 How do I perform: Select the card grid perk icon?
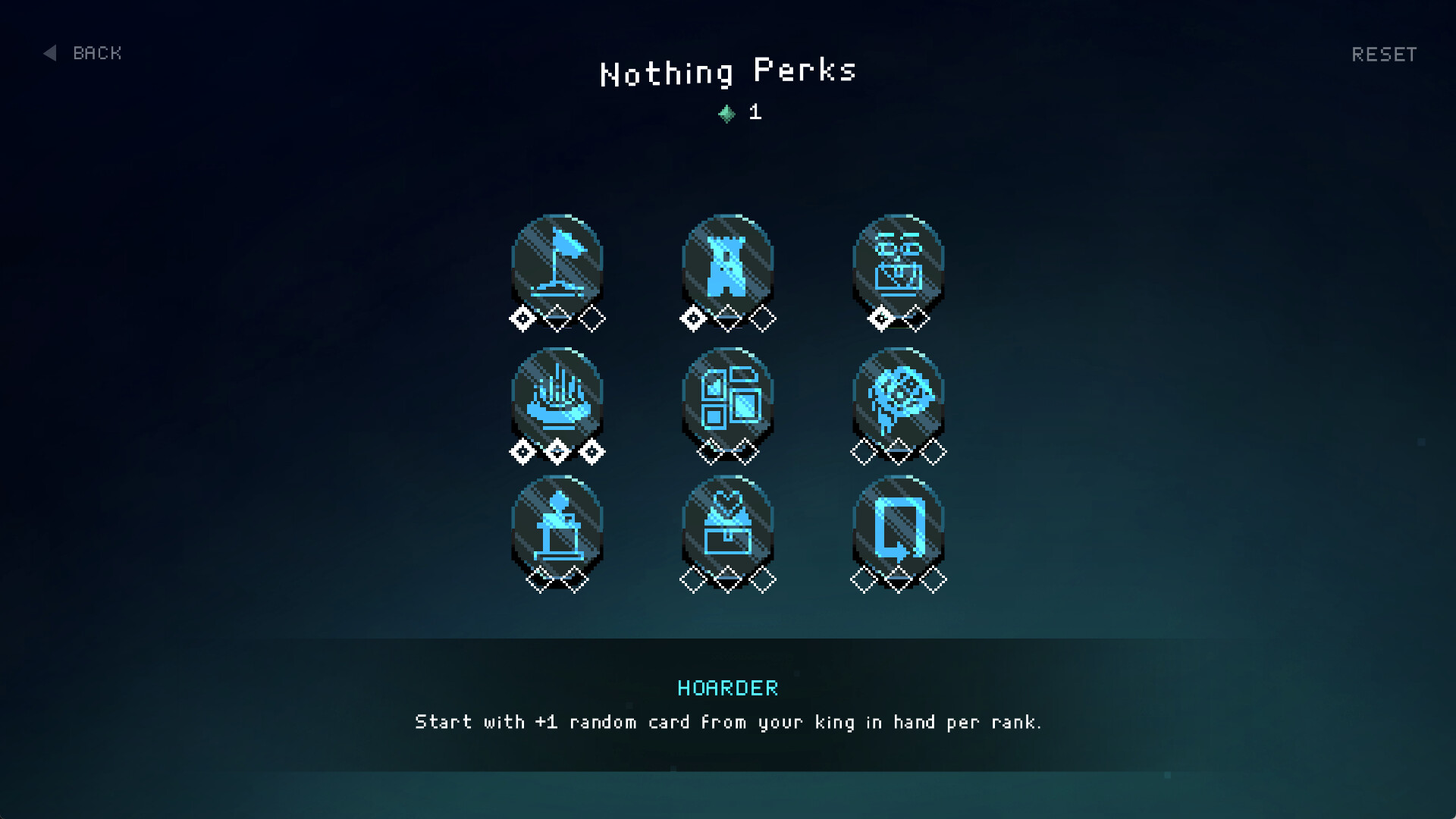click(728, 394)
